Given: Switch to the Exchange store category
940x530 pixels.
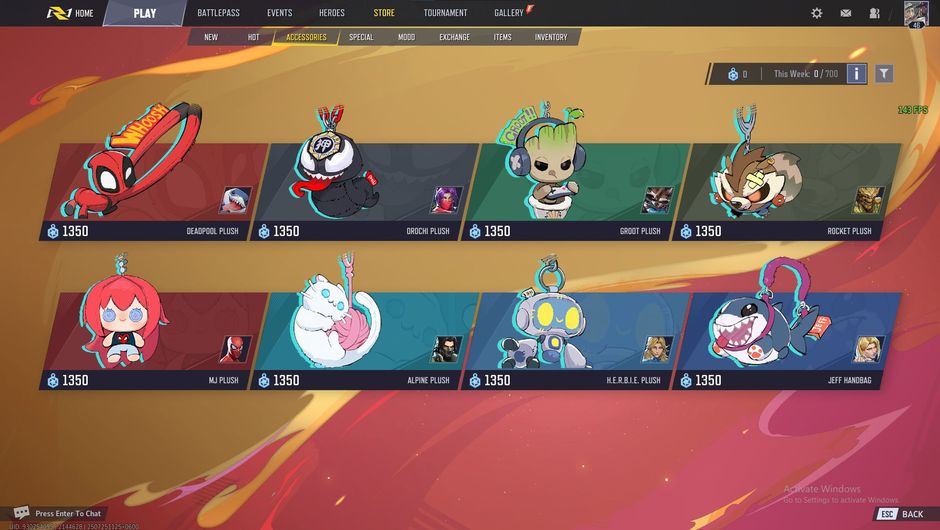Looking at the screenshot, I should point(454,37).
